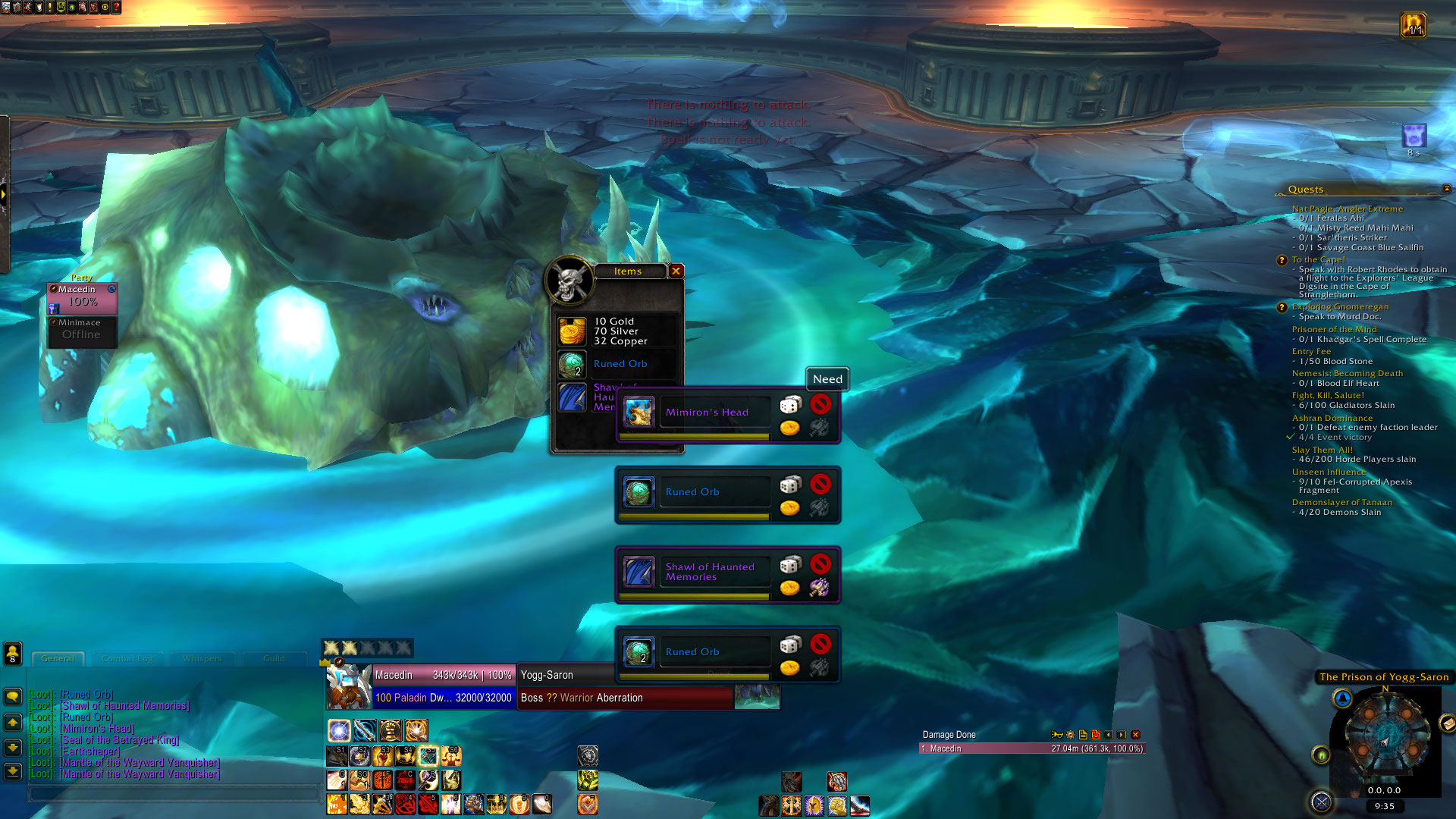This screenshot has height=819, width=1456.
Task: Loot the gold coins from Items window
Action: [573, 331]
